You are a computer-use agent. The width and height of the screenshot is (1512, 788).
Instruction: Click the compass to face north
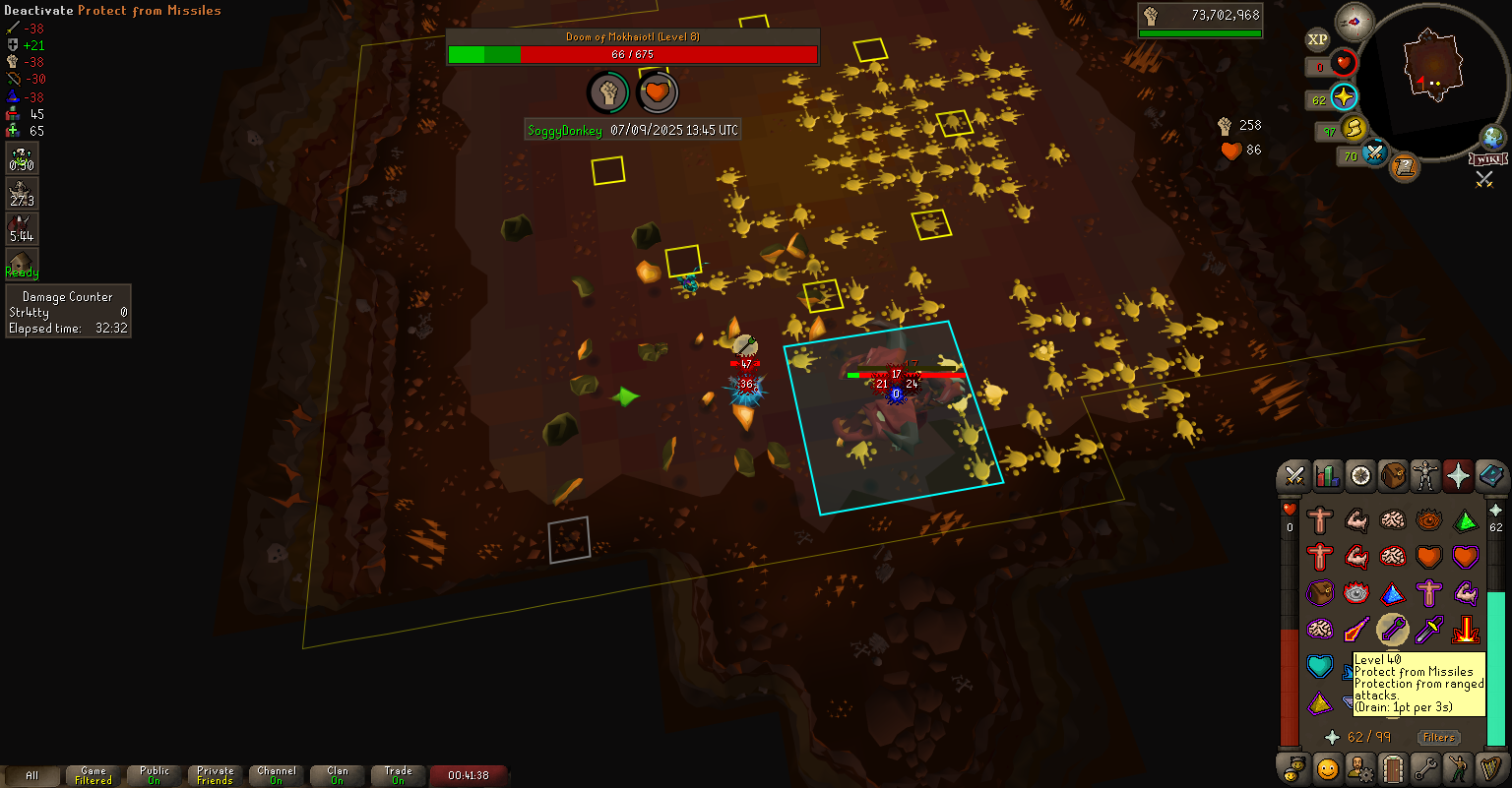[x=1354, y=22]
